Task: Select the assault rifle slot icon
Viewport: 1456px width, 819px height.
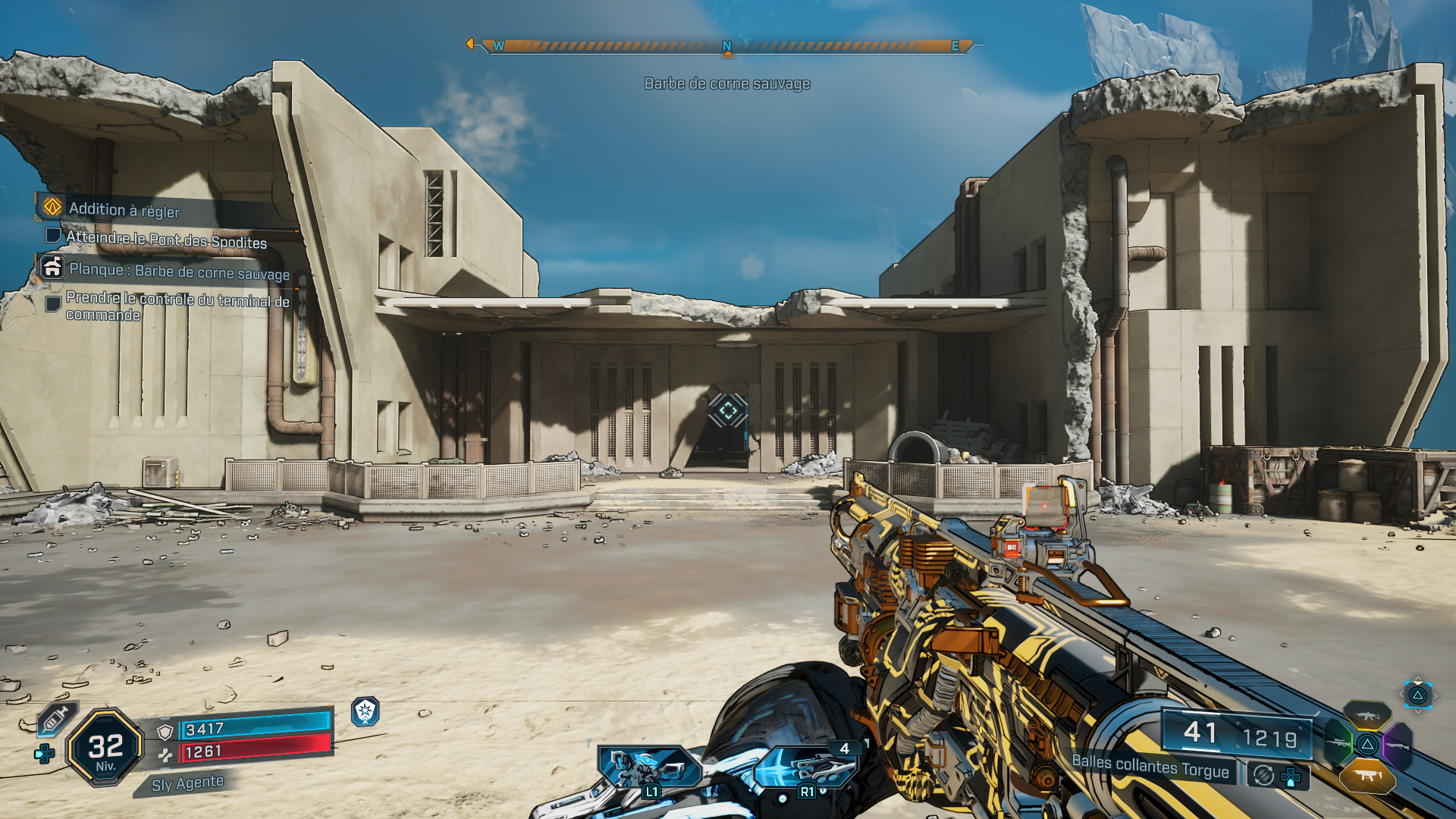Action: coord(1367,715)
